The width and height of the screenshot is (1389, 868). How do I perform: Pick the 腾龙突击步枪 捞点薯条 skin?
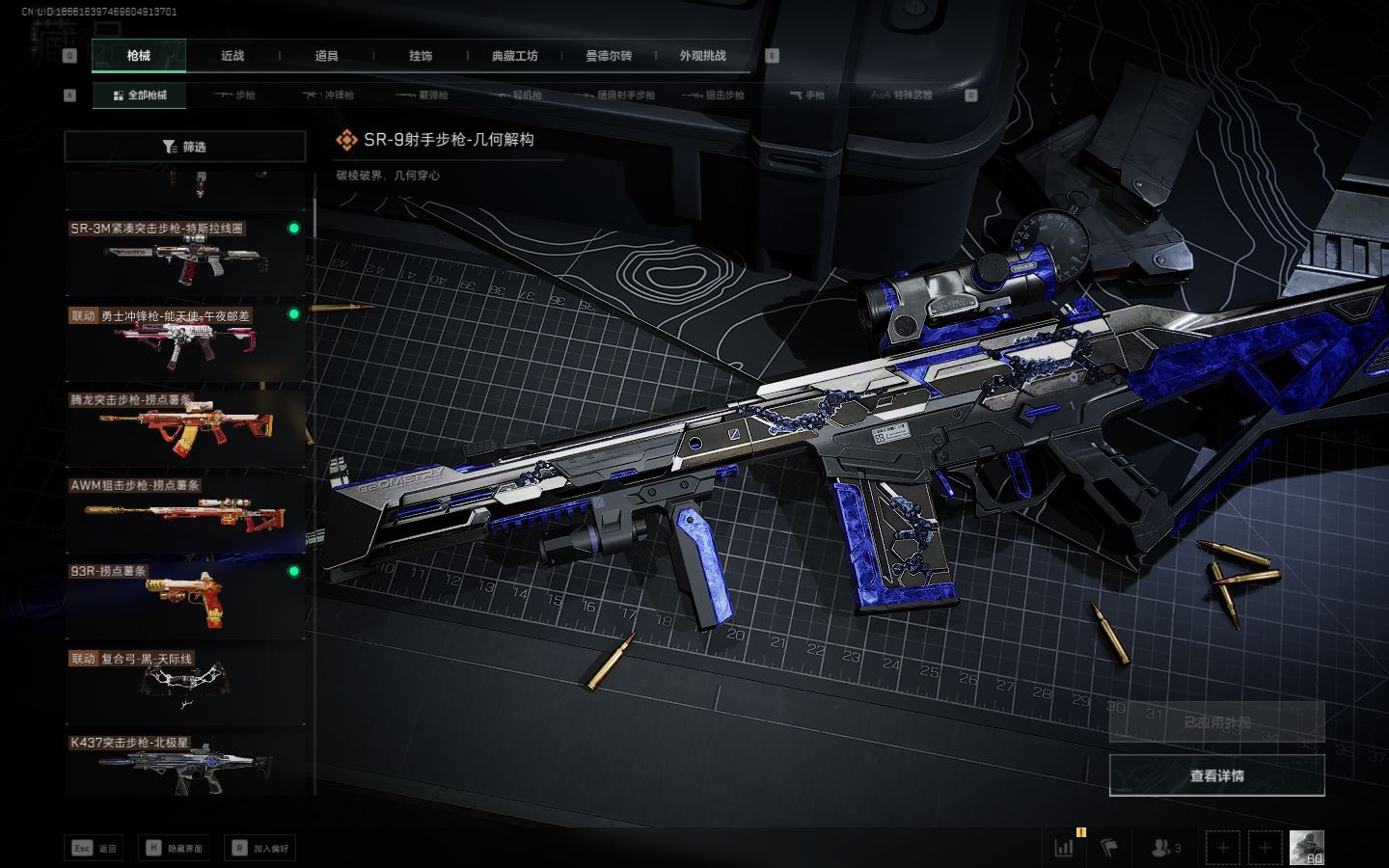click(185, 426)
